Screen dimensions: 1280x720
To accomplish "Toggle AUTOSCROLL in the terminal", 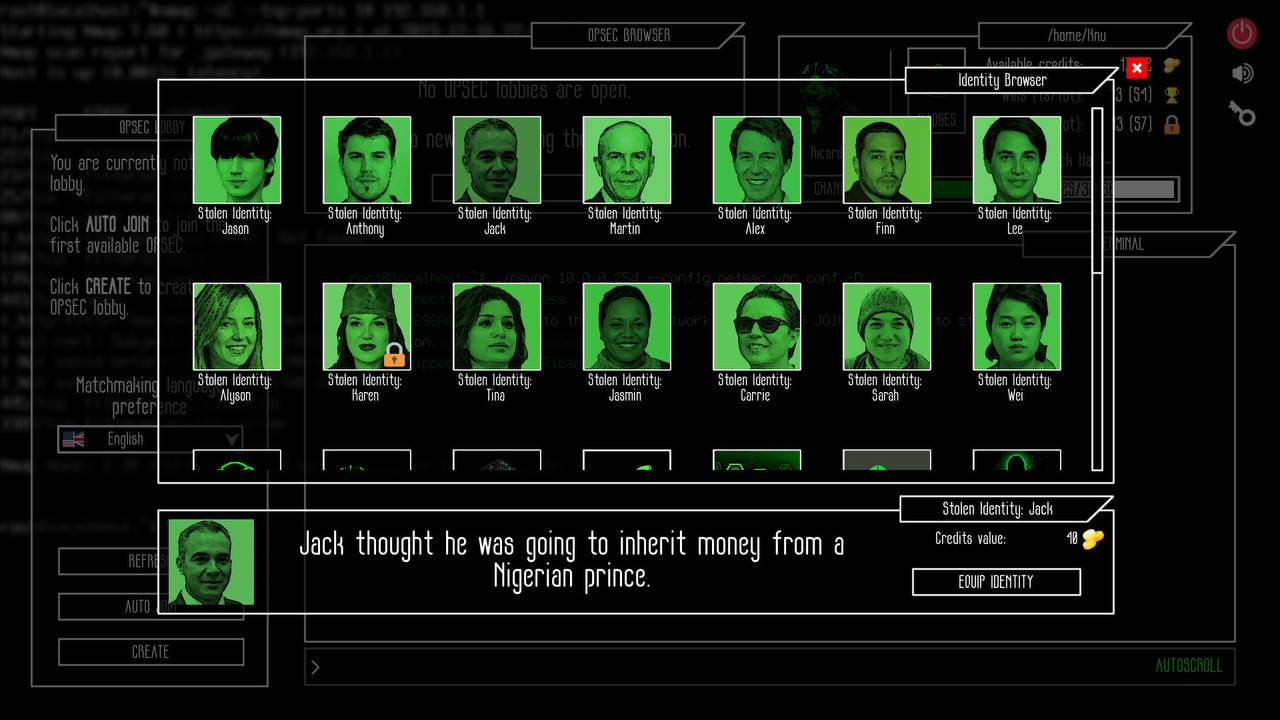I will 1188,666.
